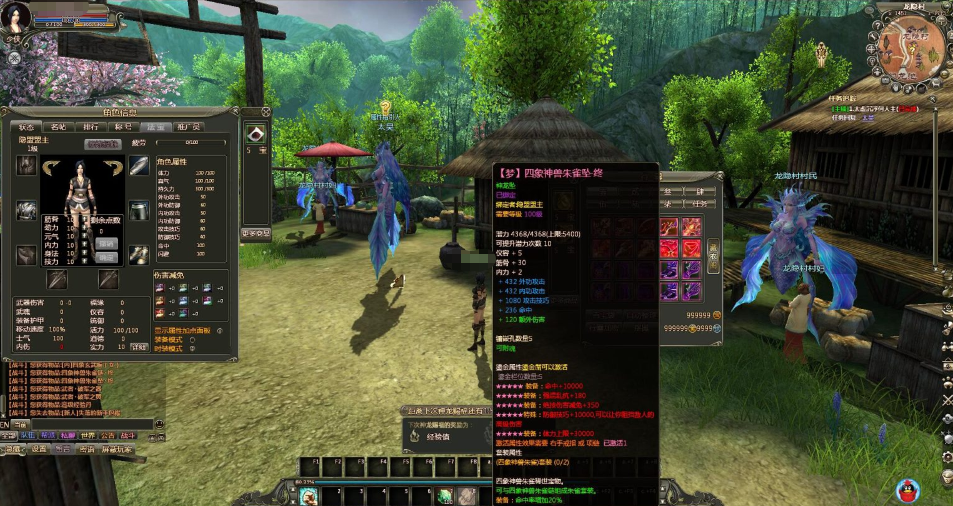Click the 屏蔽玩家 button
The image size is (953, 506).
click(116, 450)
